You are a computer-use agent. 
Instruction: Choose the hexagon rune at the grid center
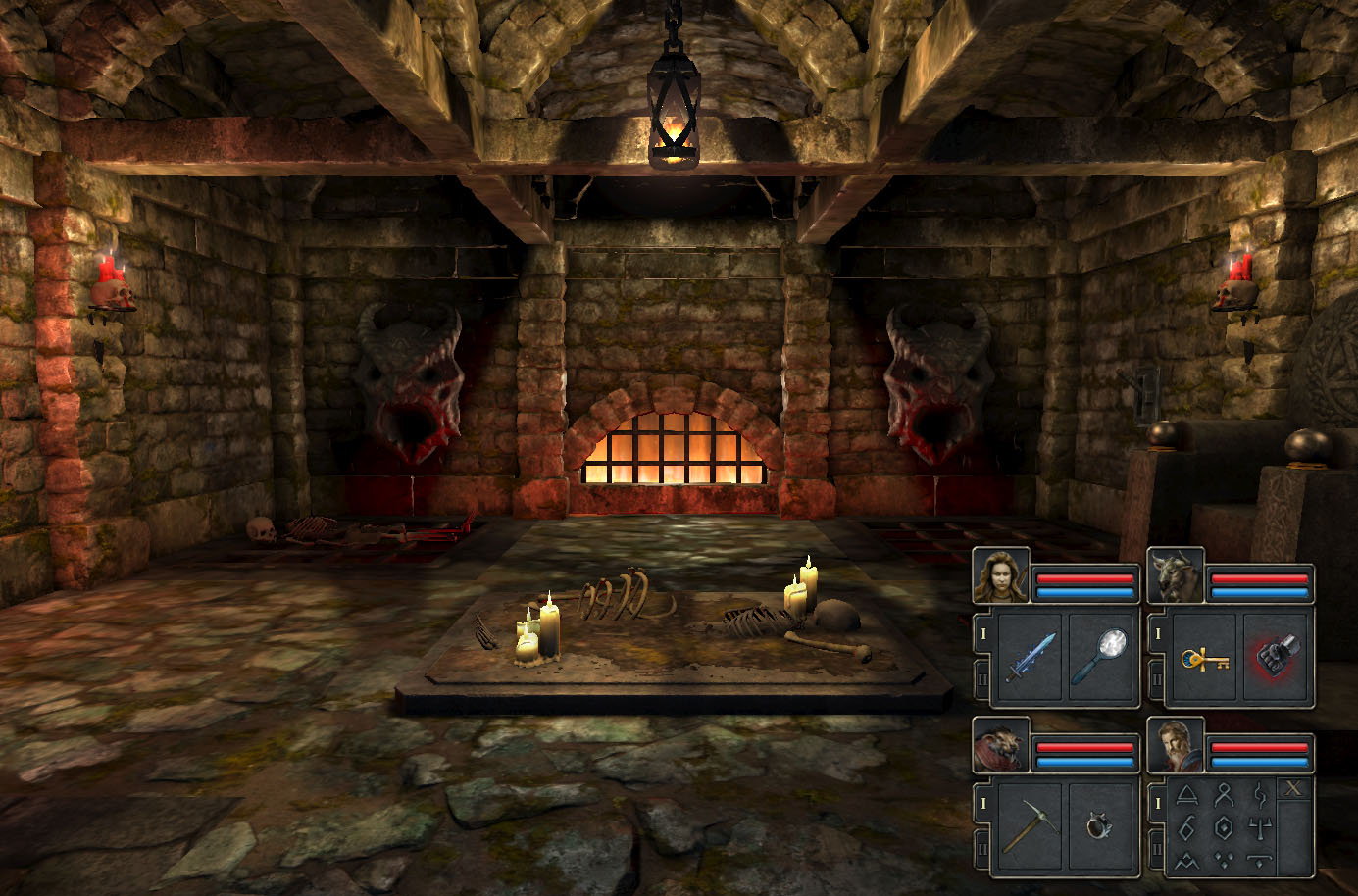coord(1224,827)
